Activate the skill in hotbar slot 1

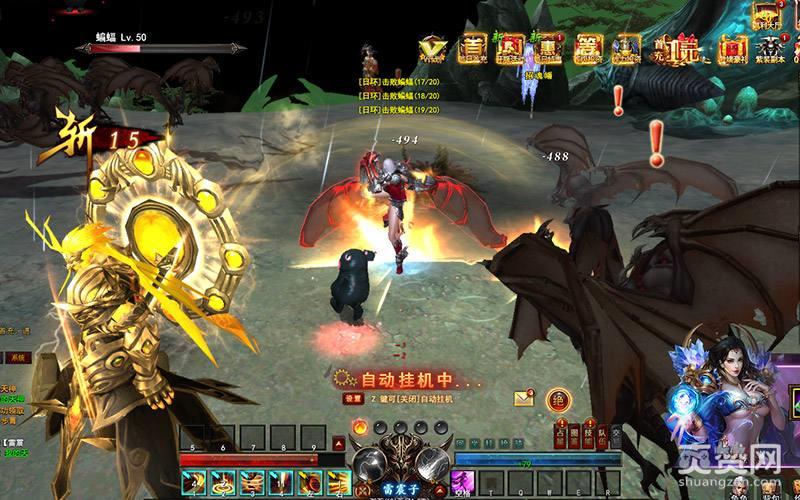(194, 484)
